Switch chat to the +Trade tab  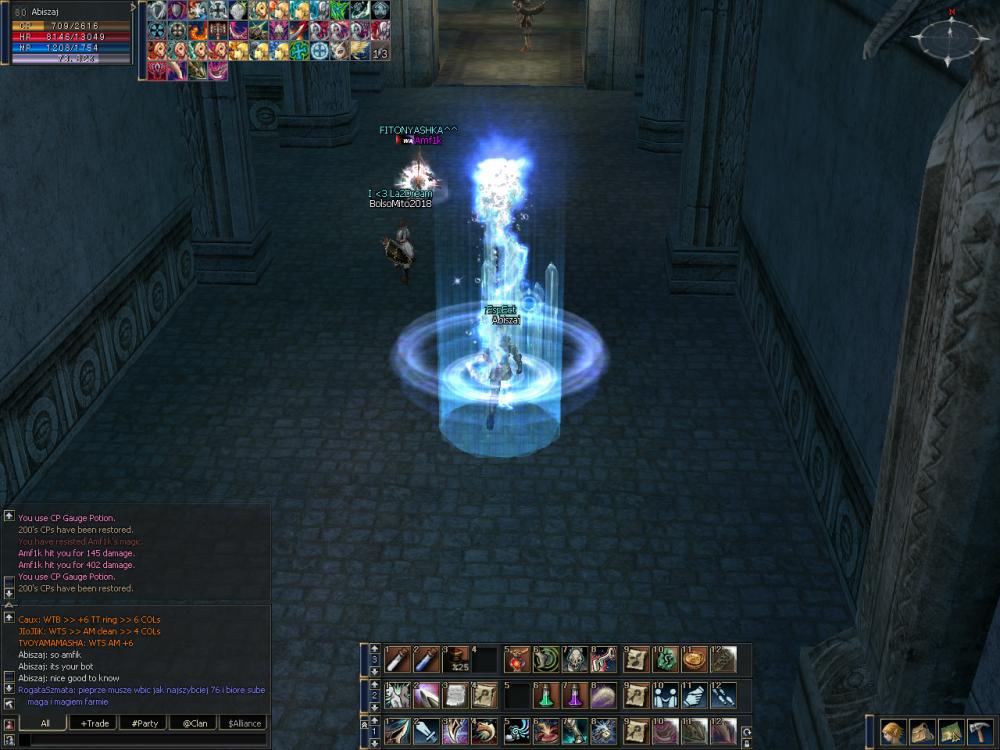click(x=96, y=722)
